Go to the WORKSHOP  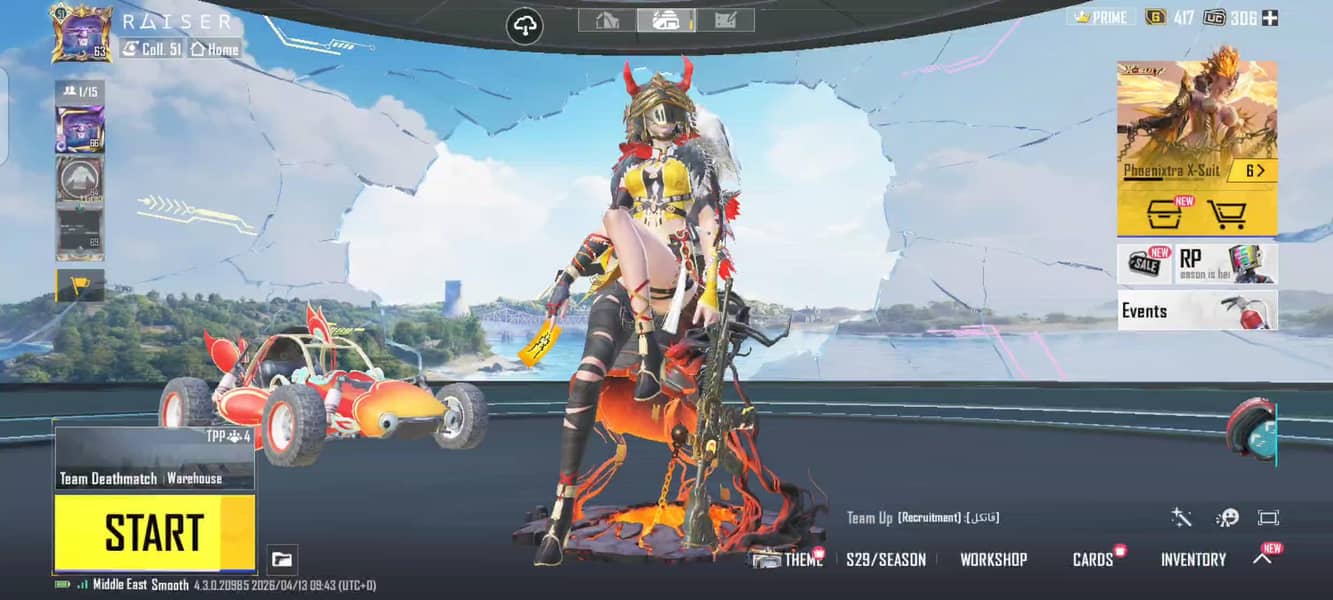993,560
